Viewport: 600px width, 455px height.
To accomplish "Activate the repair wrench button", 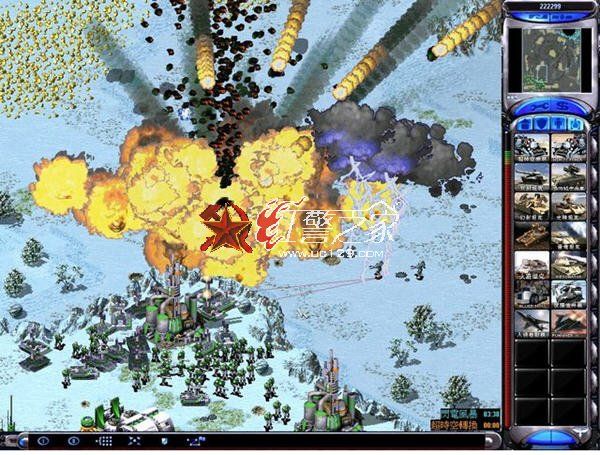I will (531, 105).
